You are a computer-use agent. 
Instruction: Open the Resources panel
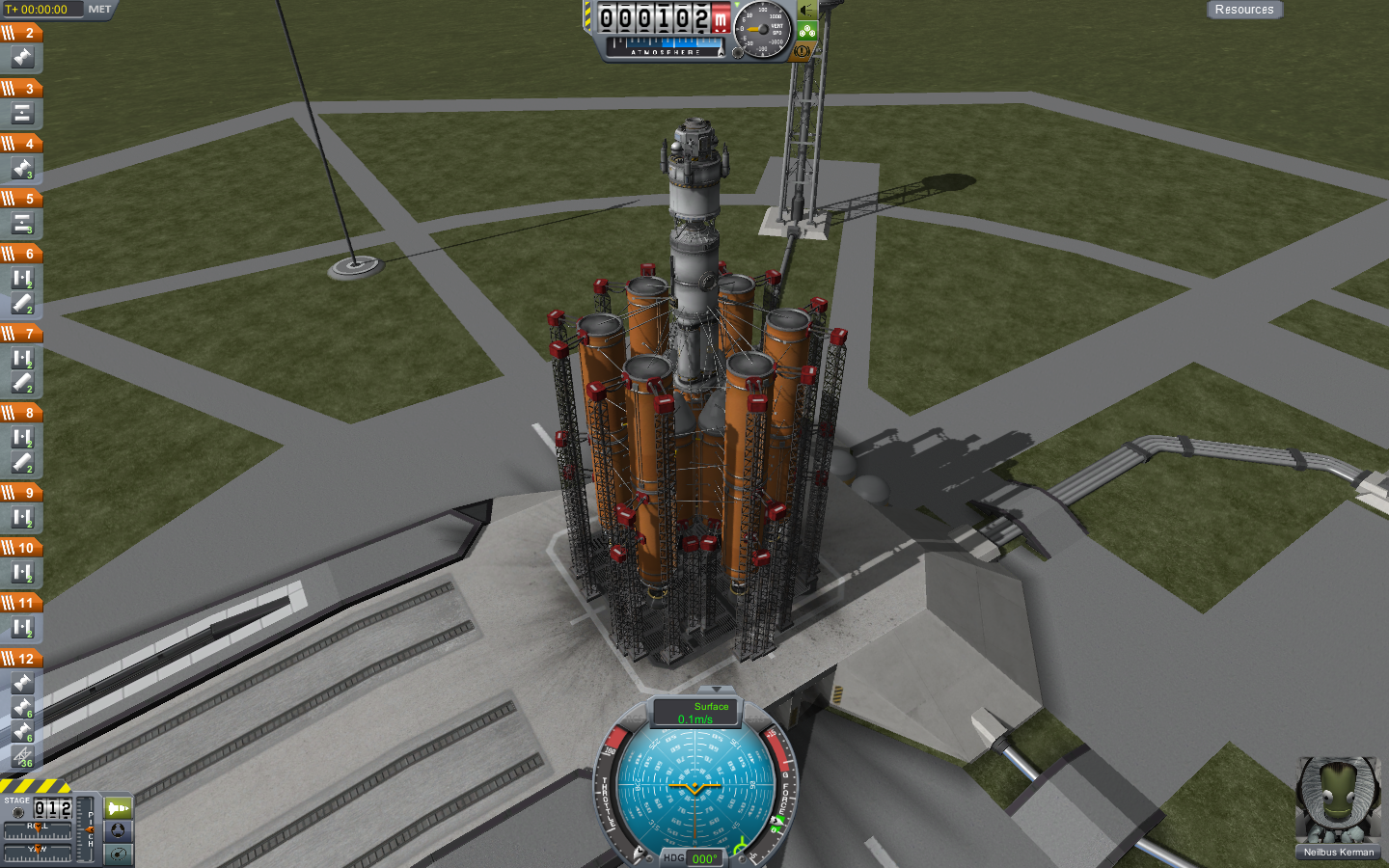pyautogui.click(x=1243, y=10)
